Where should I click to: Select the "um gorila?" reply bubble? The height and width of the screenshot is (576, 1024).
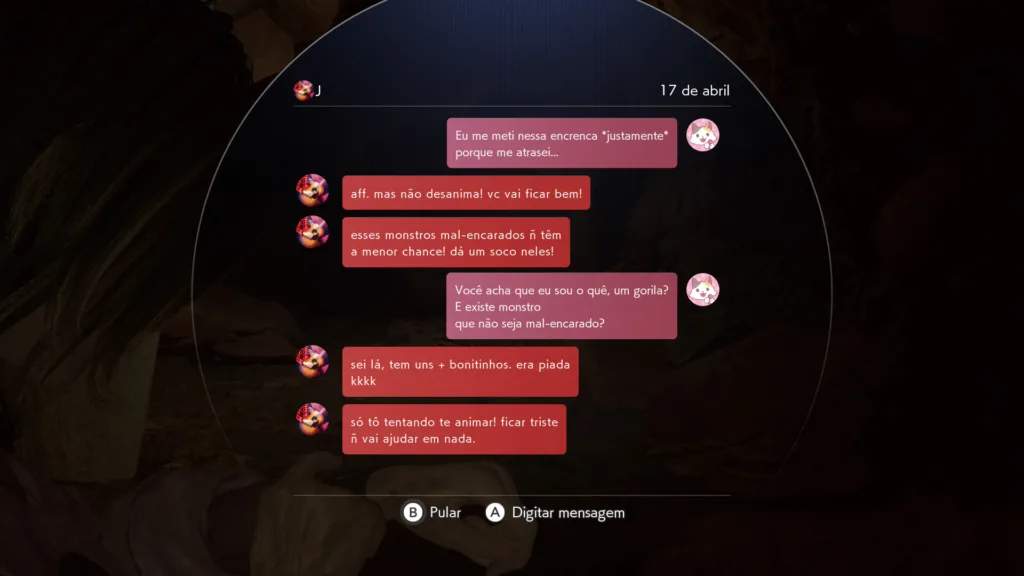(x=561, y=306)
